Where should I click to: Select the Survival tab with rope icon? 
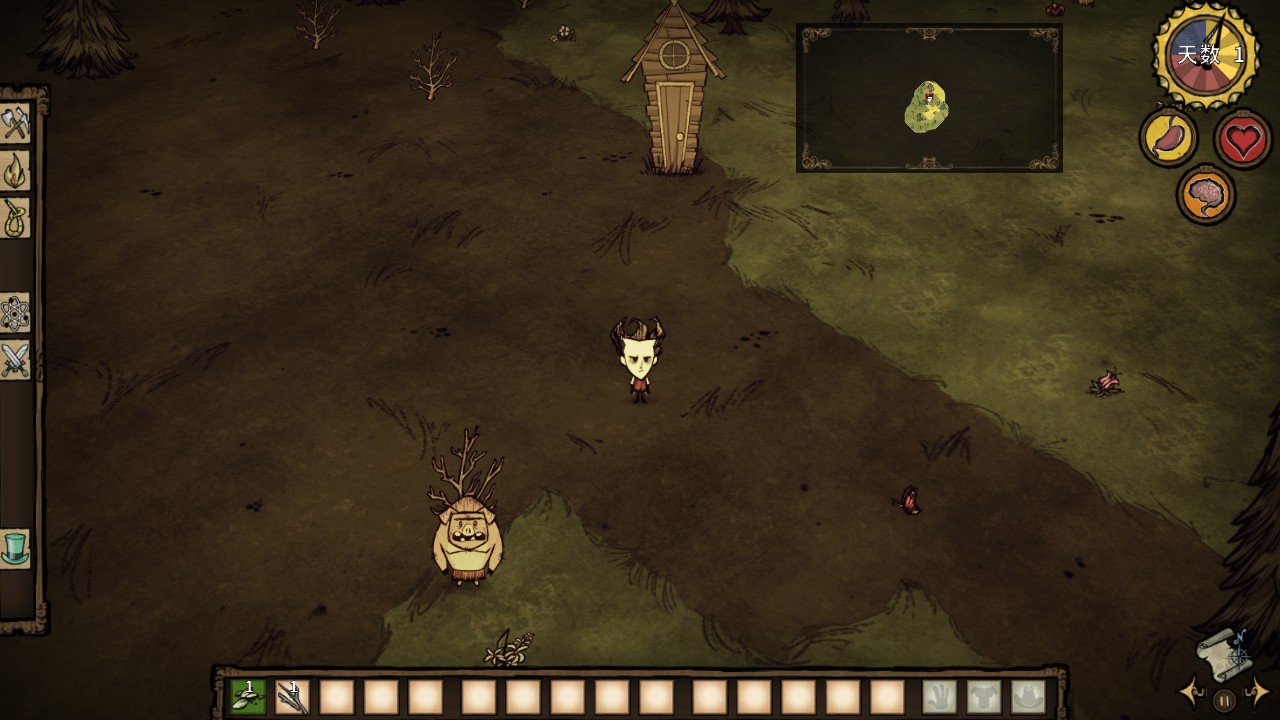click(15, 218)
